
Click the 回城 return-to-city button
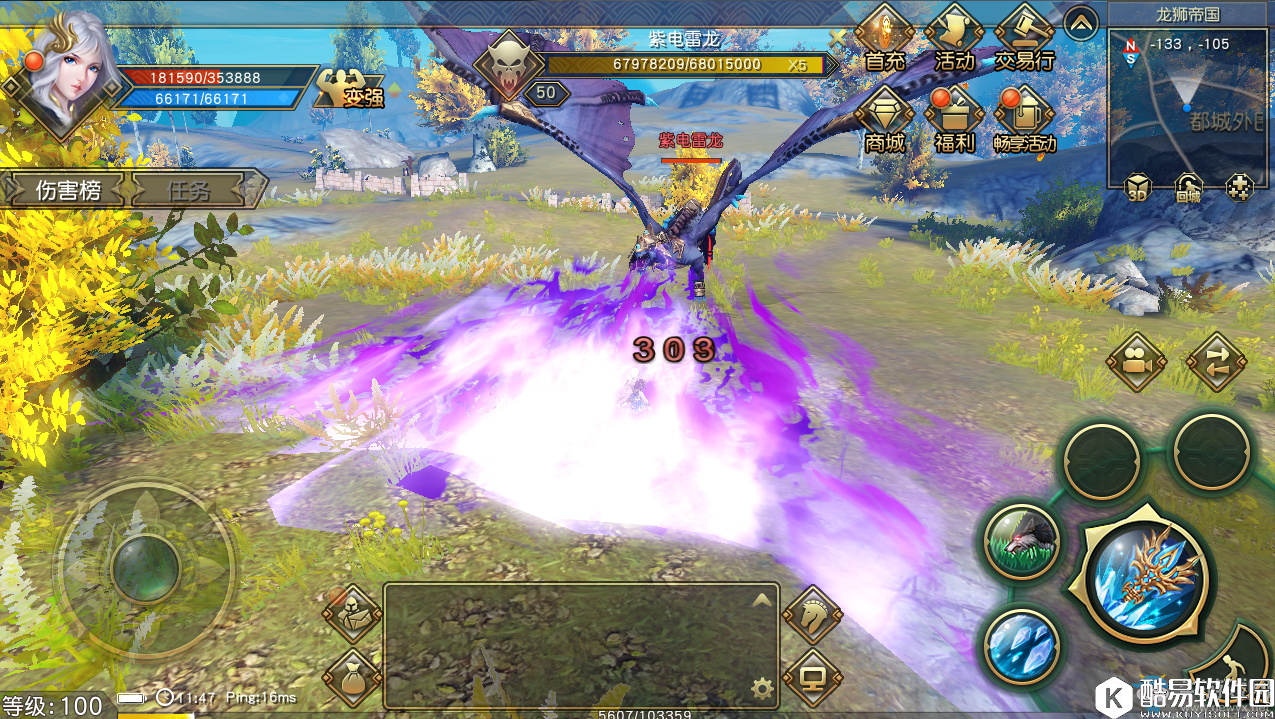click(1188, 188)
